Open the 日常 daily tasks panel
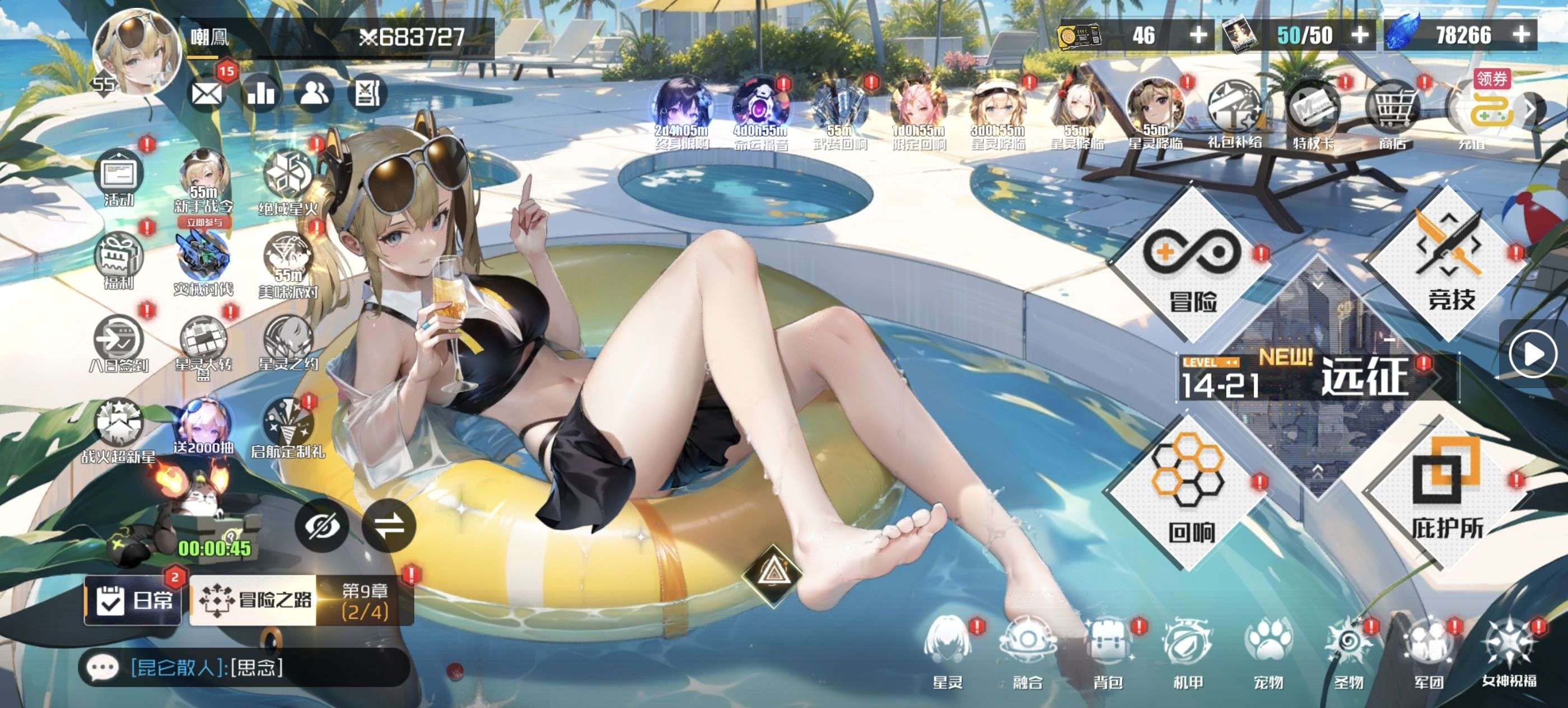 (133, 601)
